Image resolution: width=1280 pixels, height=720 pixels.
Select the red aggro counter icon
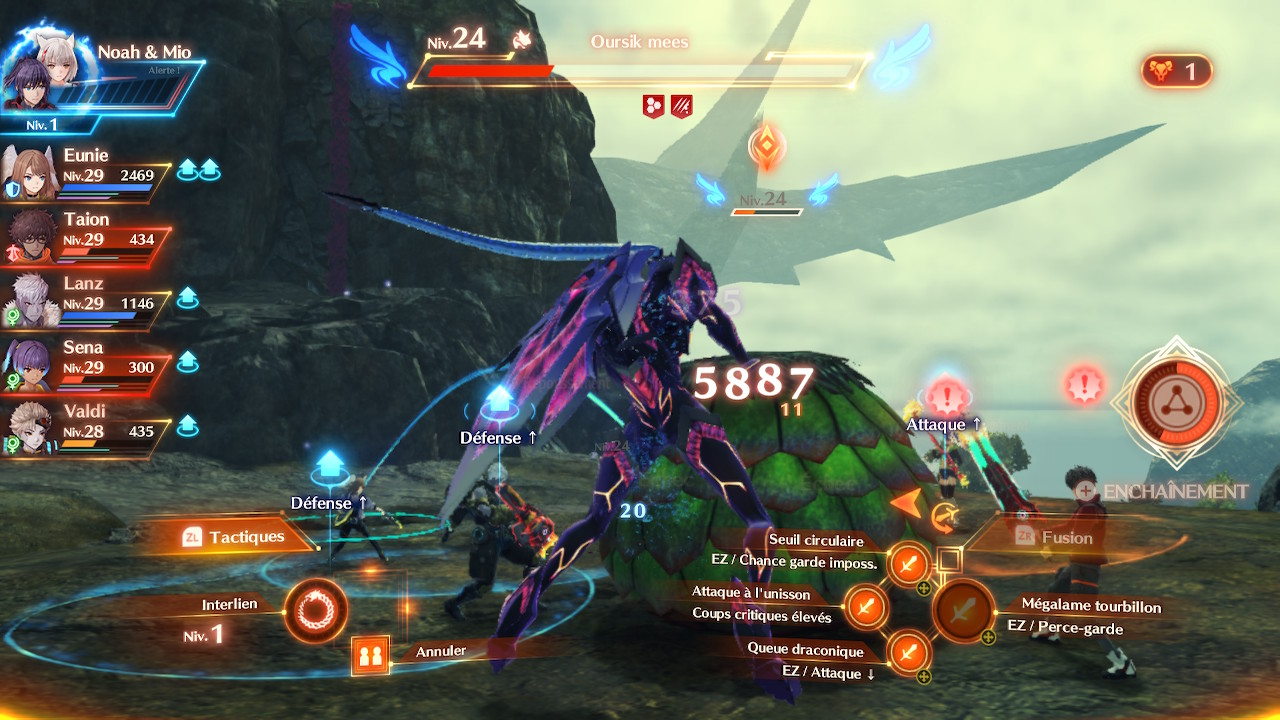[1176, 71]
